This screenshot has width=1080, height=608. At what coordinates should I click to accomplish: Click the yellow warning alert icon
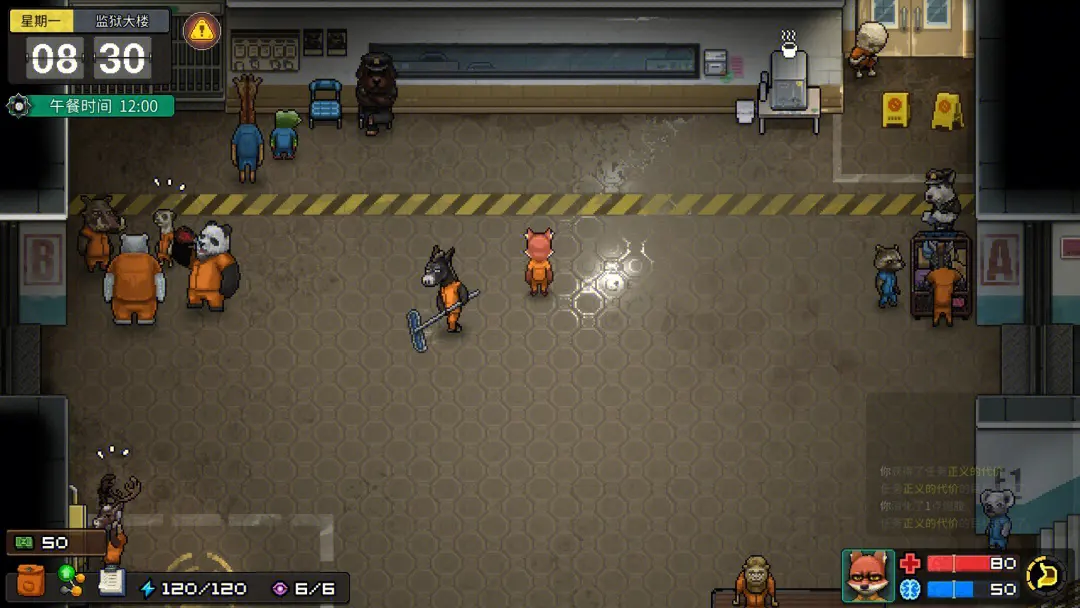(x=203, y=29)
